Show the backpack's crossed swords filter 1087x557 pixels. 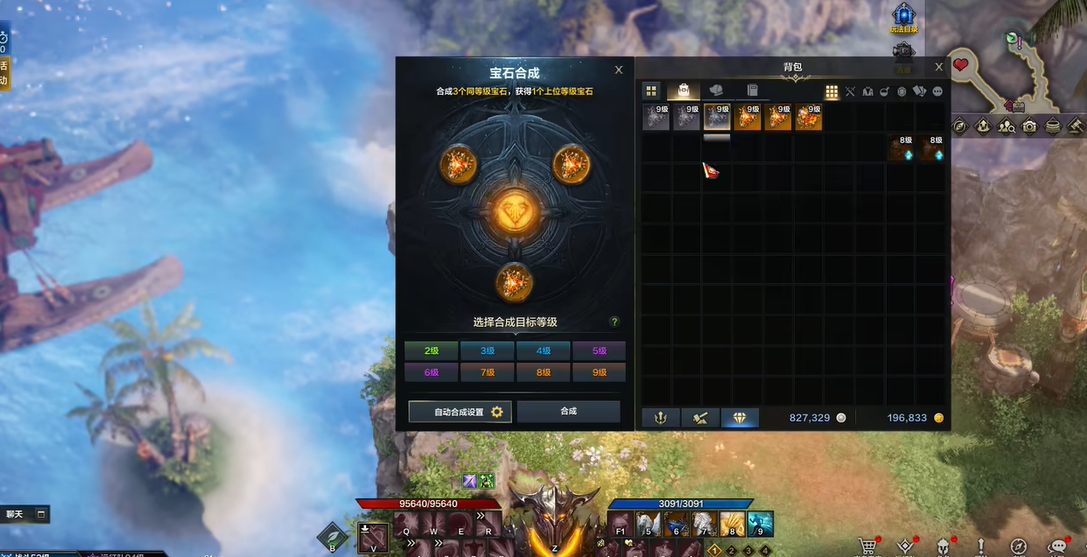850,92
